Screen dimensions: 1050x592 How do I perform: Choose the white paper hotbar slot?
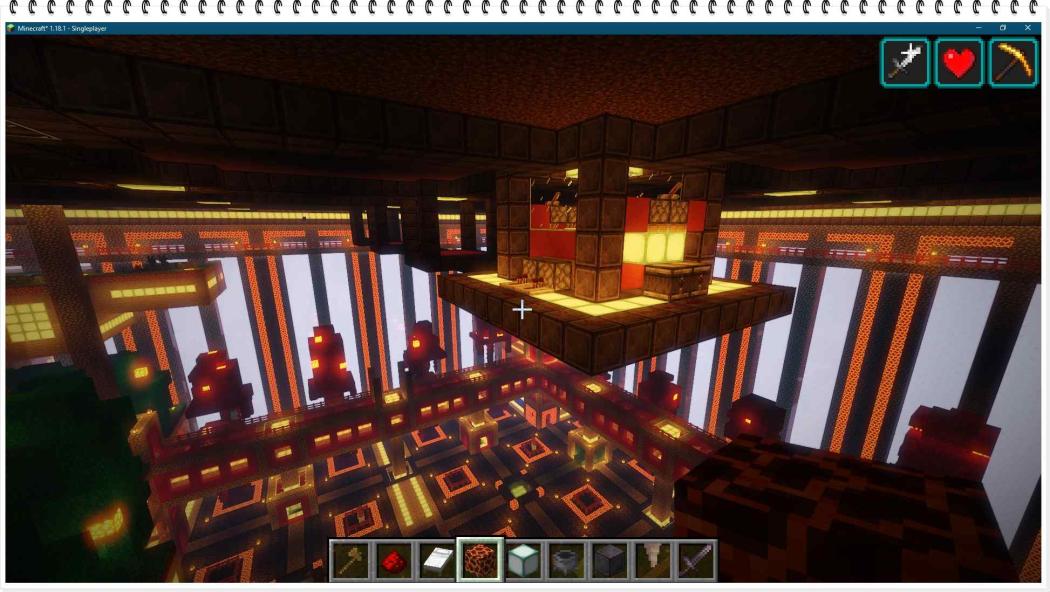point(436,560)
